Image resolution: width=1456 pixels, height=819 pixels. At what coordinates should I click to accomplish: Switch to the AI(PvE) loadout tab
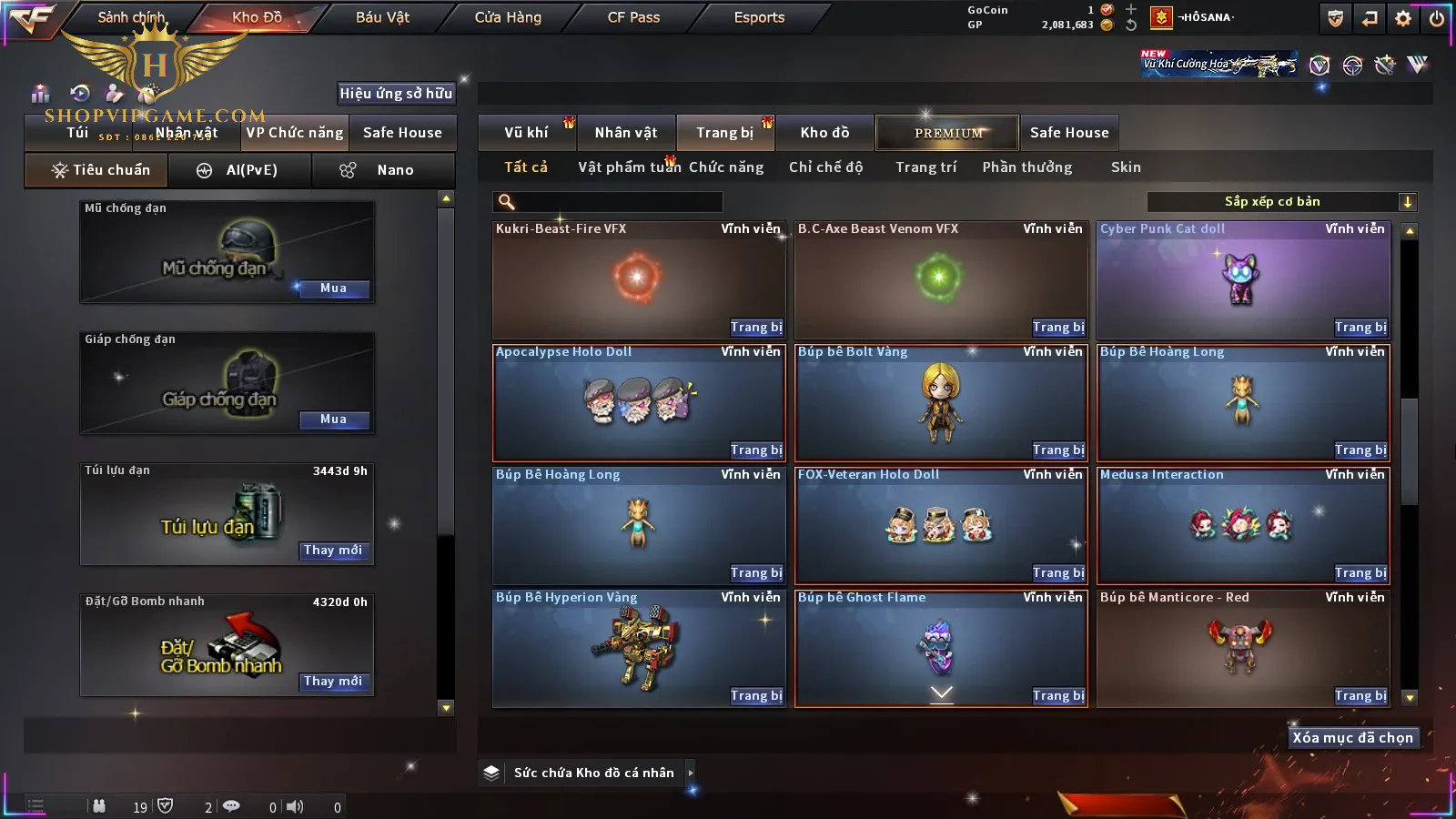239,170
